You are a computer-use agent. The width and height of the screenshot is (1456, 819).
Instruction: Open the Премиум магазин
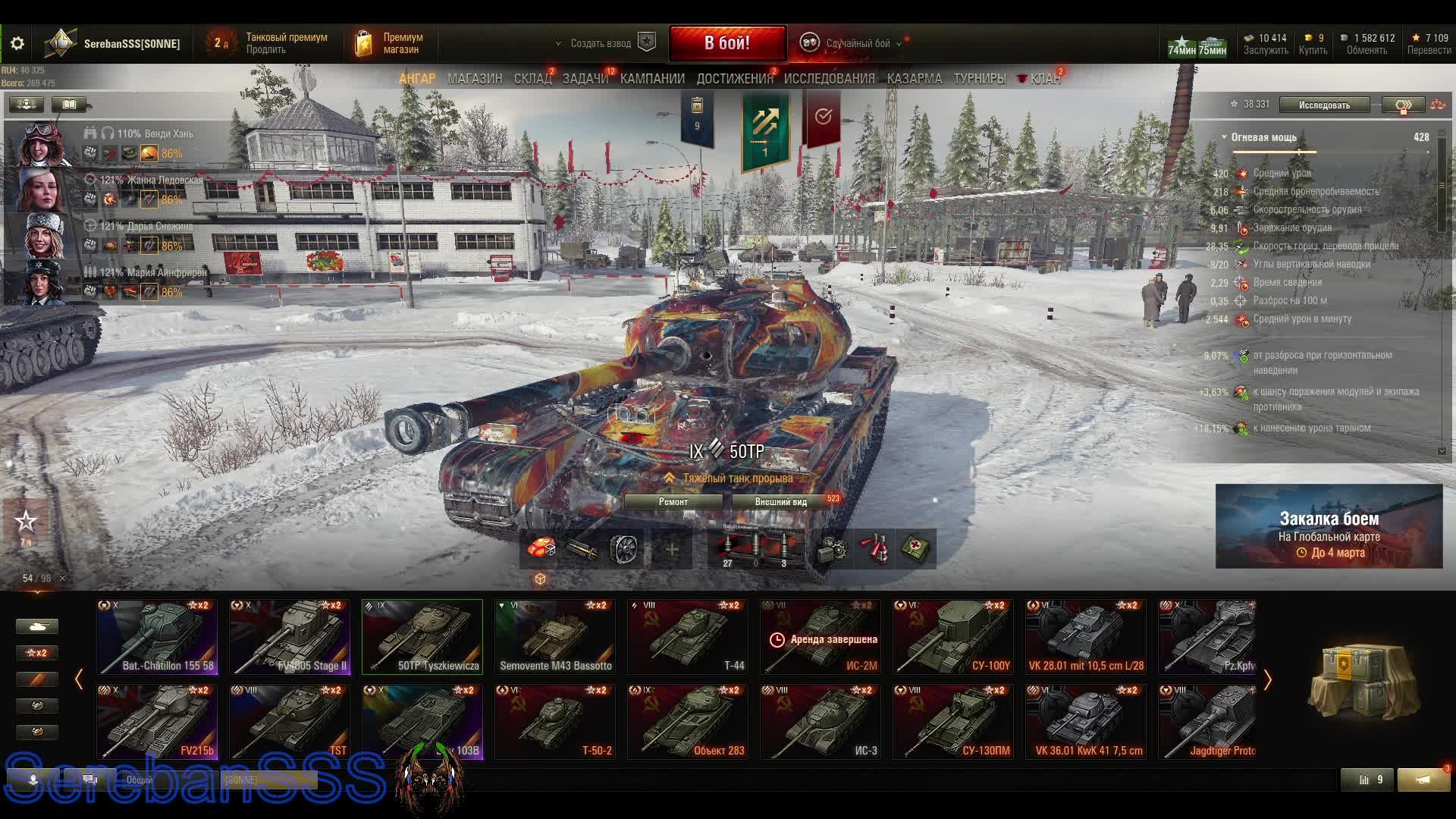point(391,43)
